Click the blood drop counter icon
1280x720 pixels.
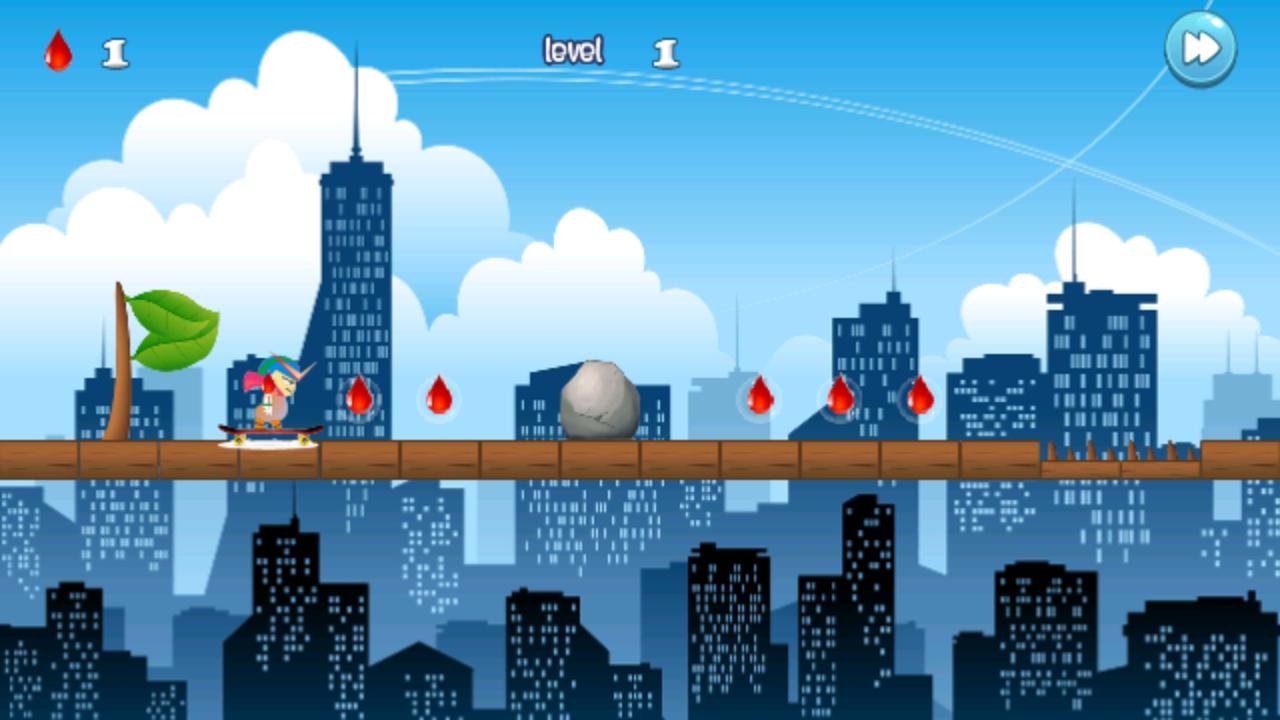(56, 52)
